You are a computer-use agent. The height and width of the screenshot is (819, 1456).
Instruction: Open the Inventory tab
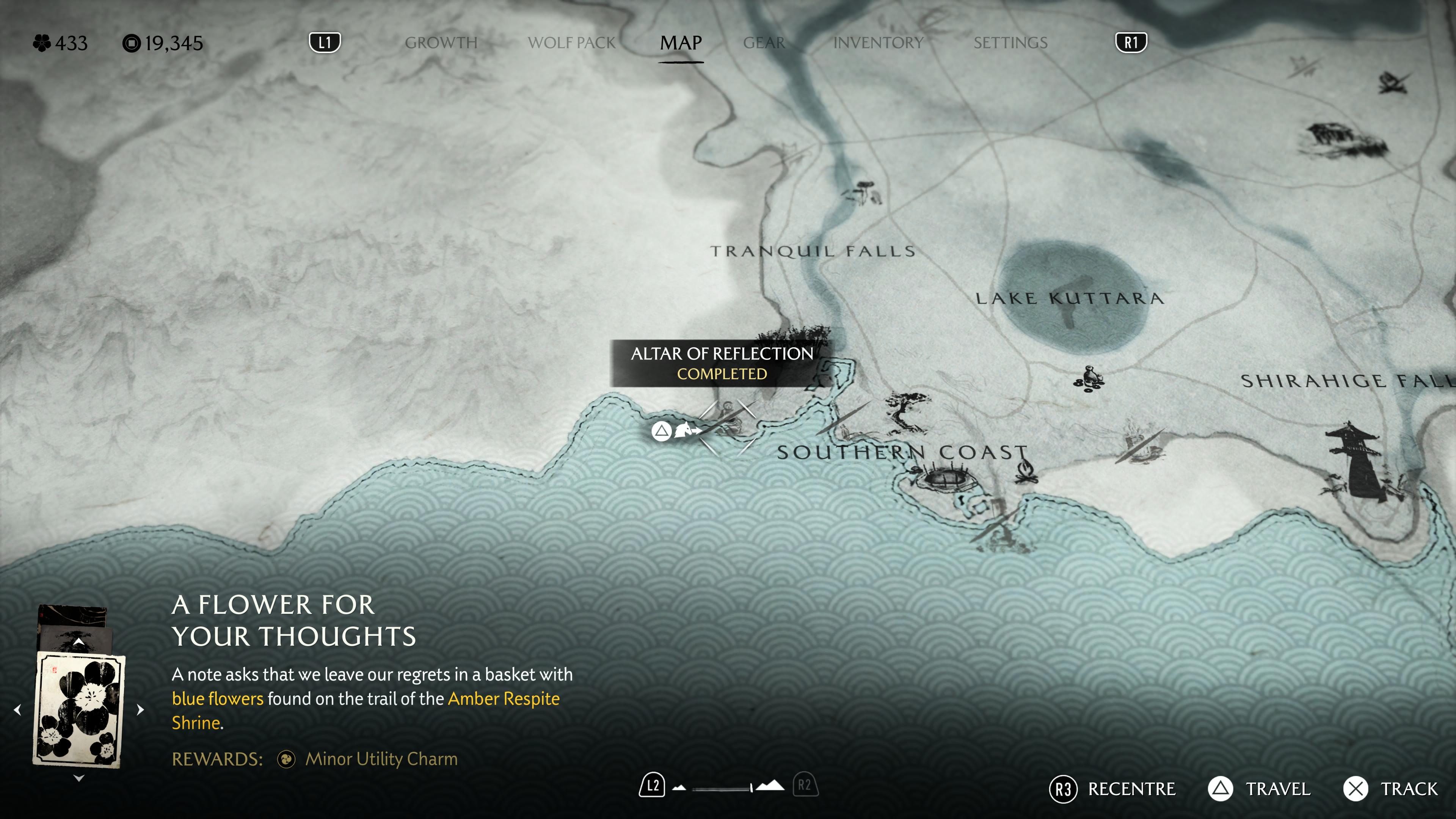pyautogui.click(x=878, y=43)
